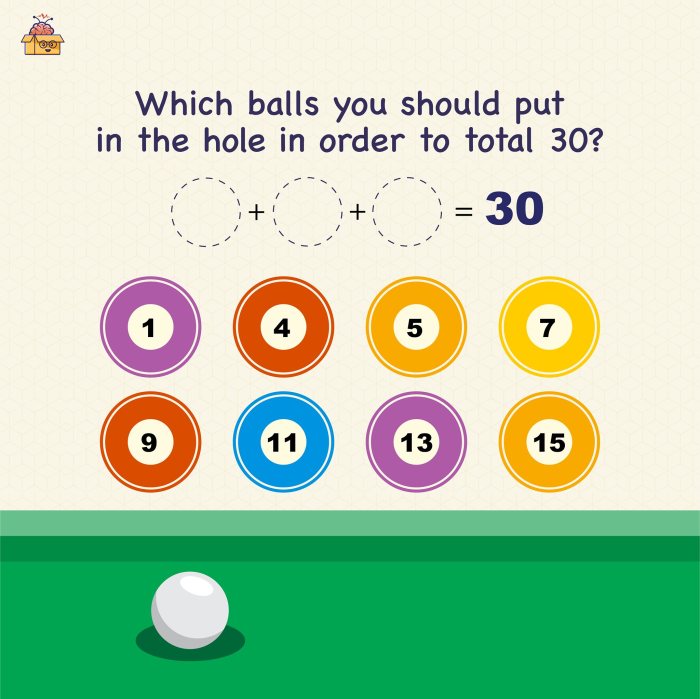
Task: Choose the red ball numbered 4
Action: (283, 327)
